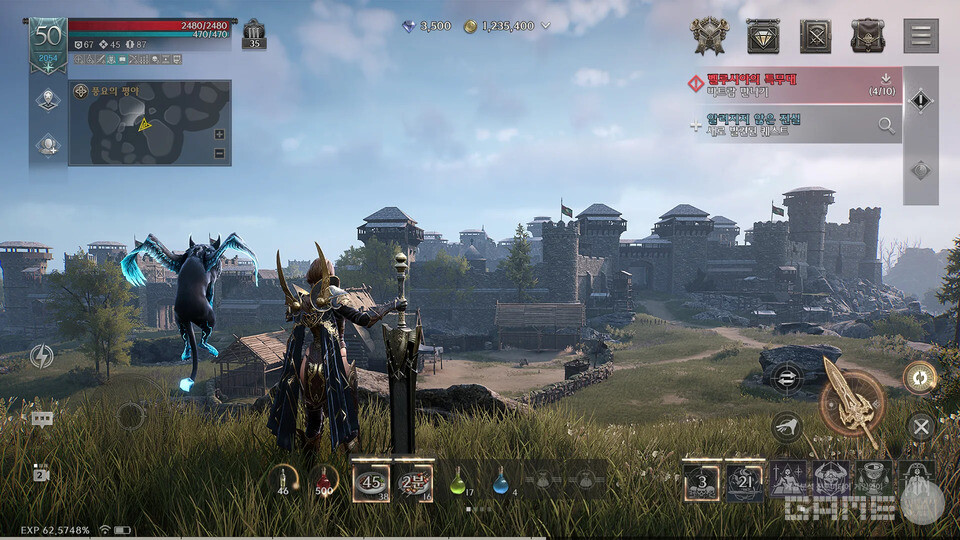Tap the lightning bolt icon
The image size is (960, 540).
42,356
